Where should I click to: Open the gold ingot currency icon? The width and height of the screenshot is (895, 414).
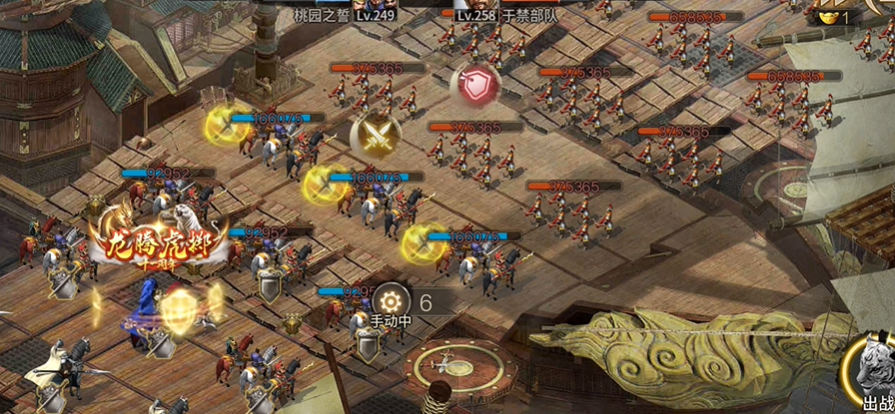click(826, 17)
